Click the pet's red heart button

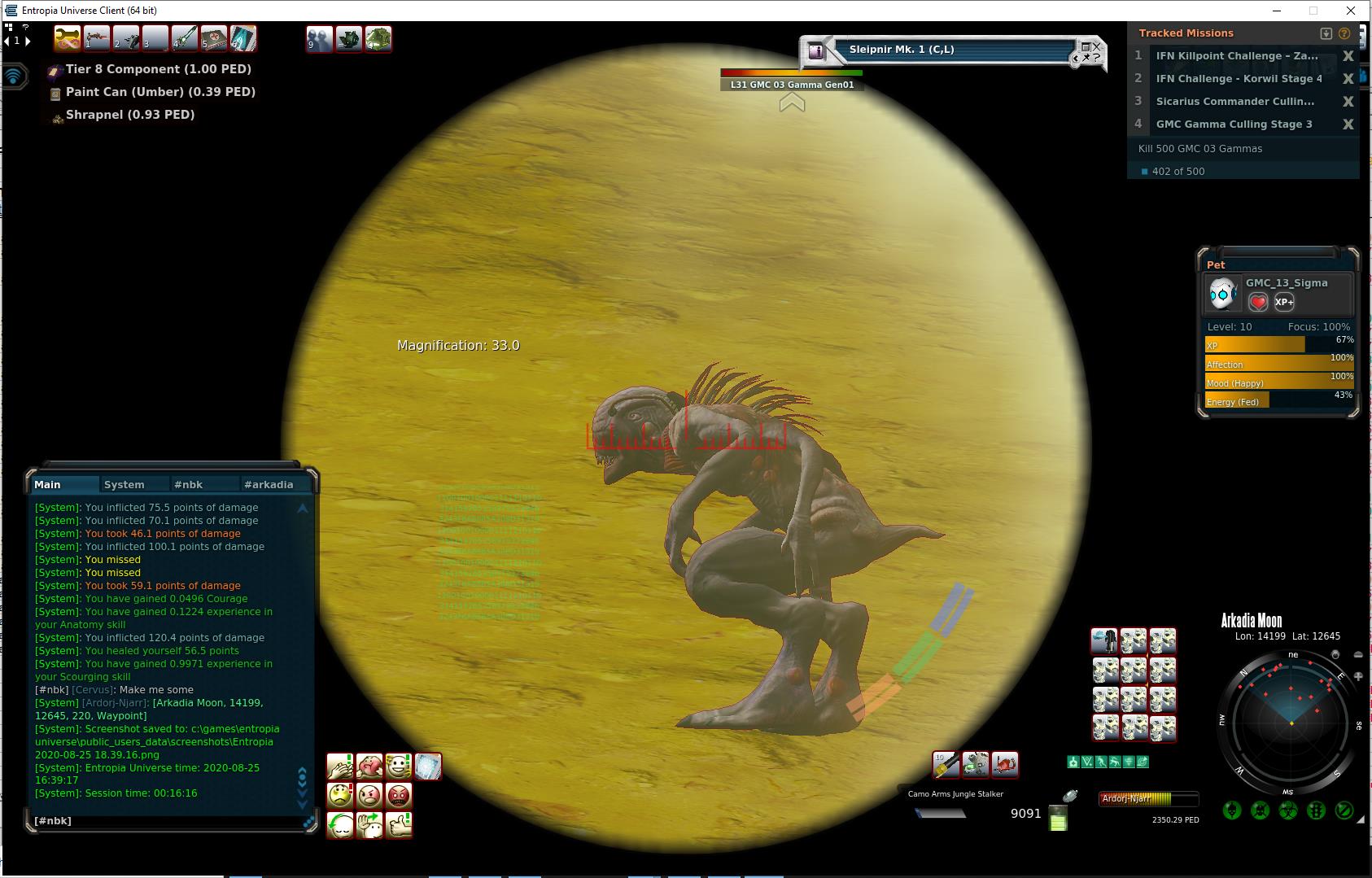coord(1258,302)
